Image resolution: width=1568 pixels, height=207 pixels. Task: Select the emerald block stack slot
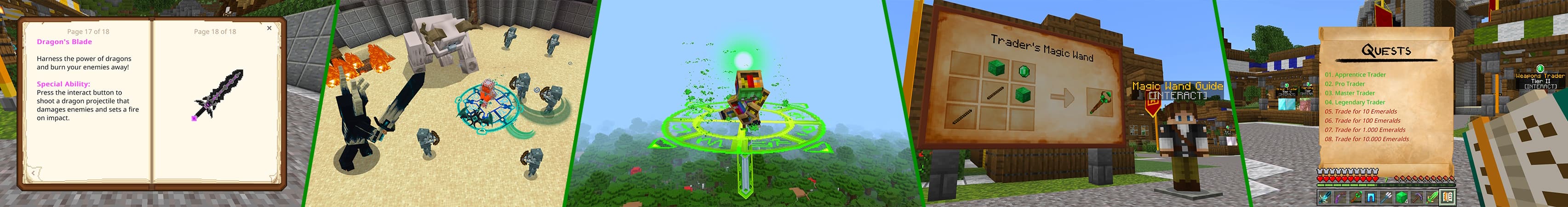pyautogui.click(x=1402, y=197)
